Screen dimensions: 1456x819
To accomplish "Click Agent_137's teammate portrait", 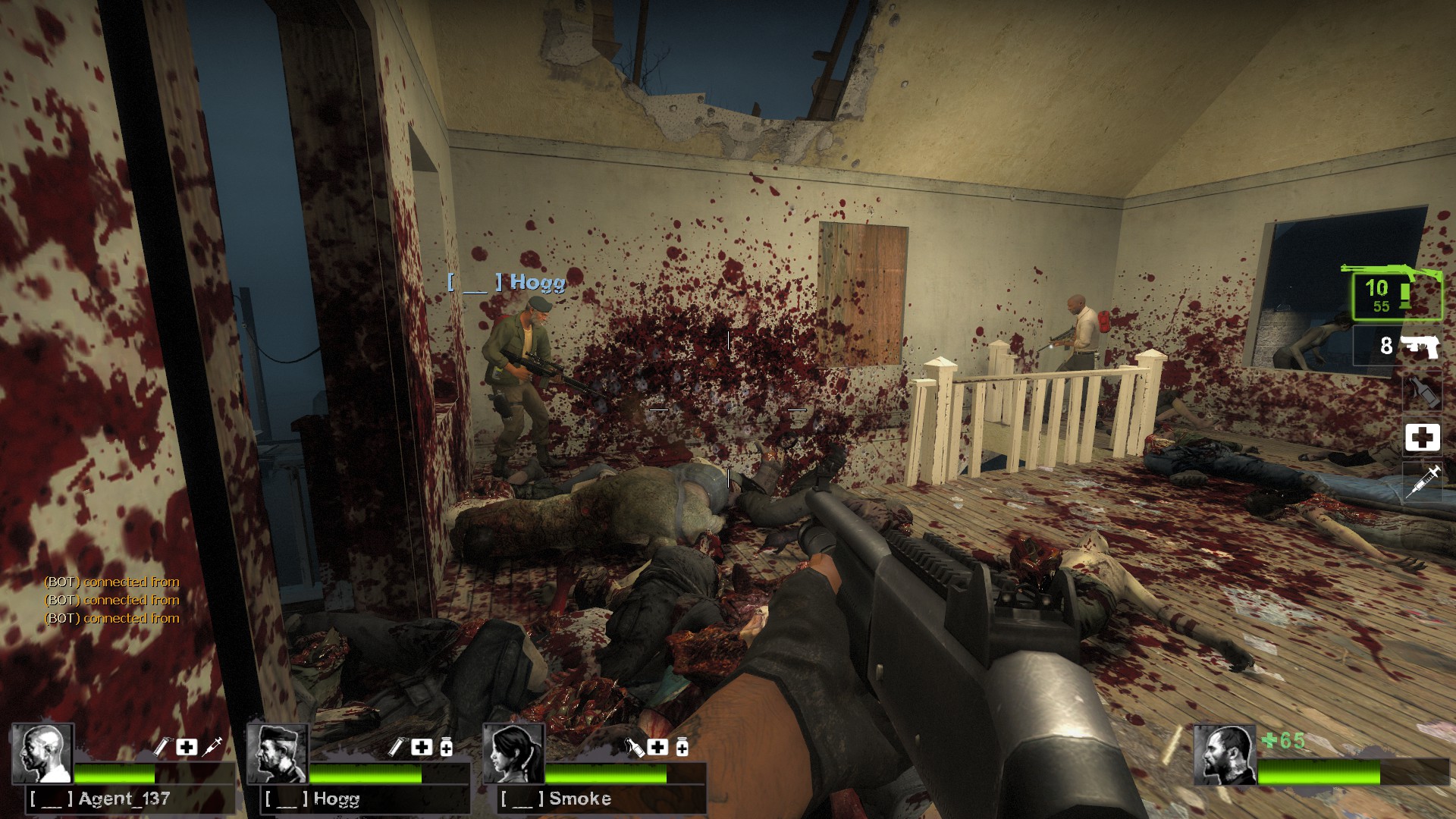I will click(x=42, y=753).
